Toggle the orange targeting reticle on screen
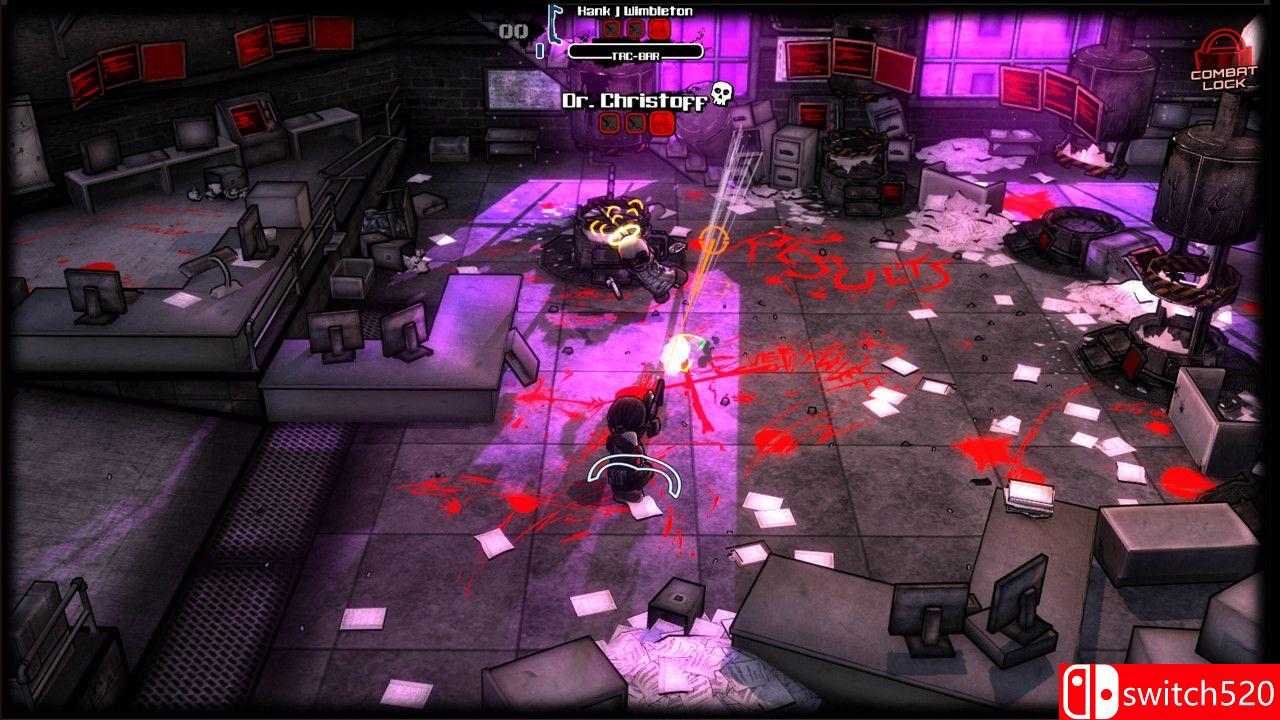Viewport: 1280px width, 720px height. coord(714,240)
